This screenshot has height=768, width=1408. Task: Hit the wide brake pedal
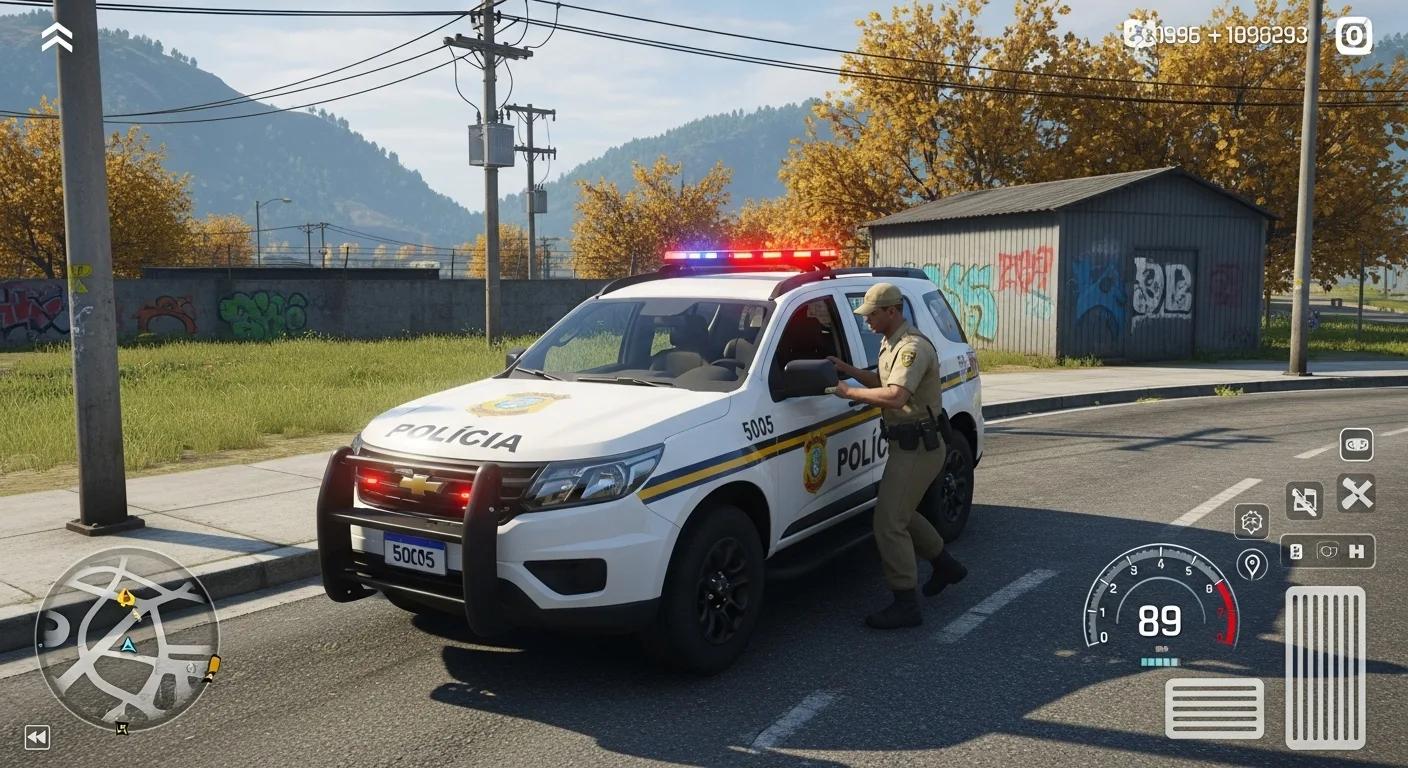pos(1214,708)
